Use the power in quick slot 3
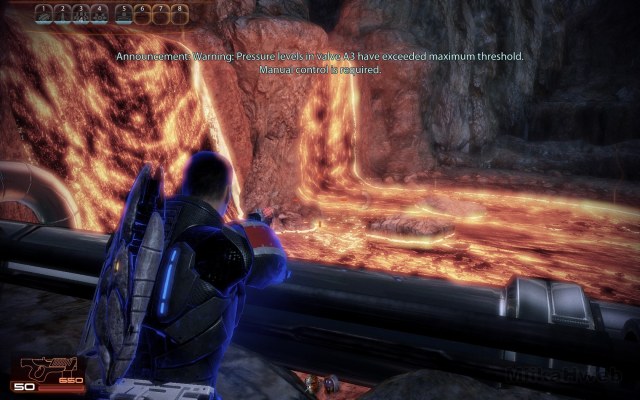 [82, 14]
